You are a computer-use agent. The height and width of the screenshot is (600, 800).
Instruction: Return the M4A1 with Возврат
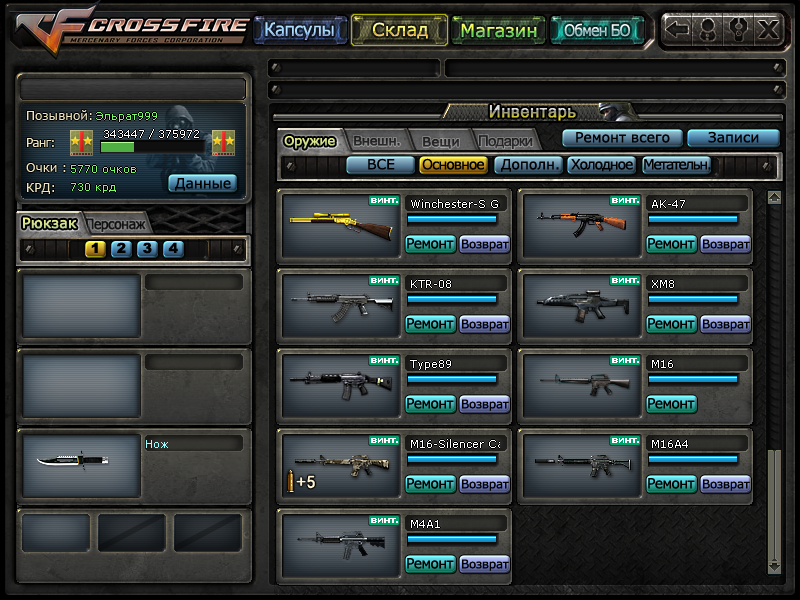coord(485,564)
